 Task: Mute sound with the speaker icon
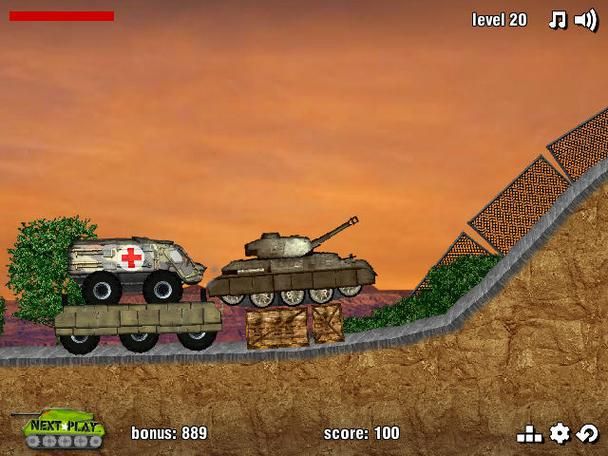[x=586, y=20]
